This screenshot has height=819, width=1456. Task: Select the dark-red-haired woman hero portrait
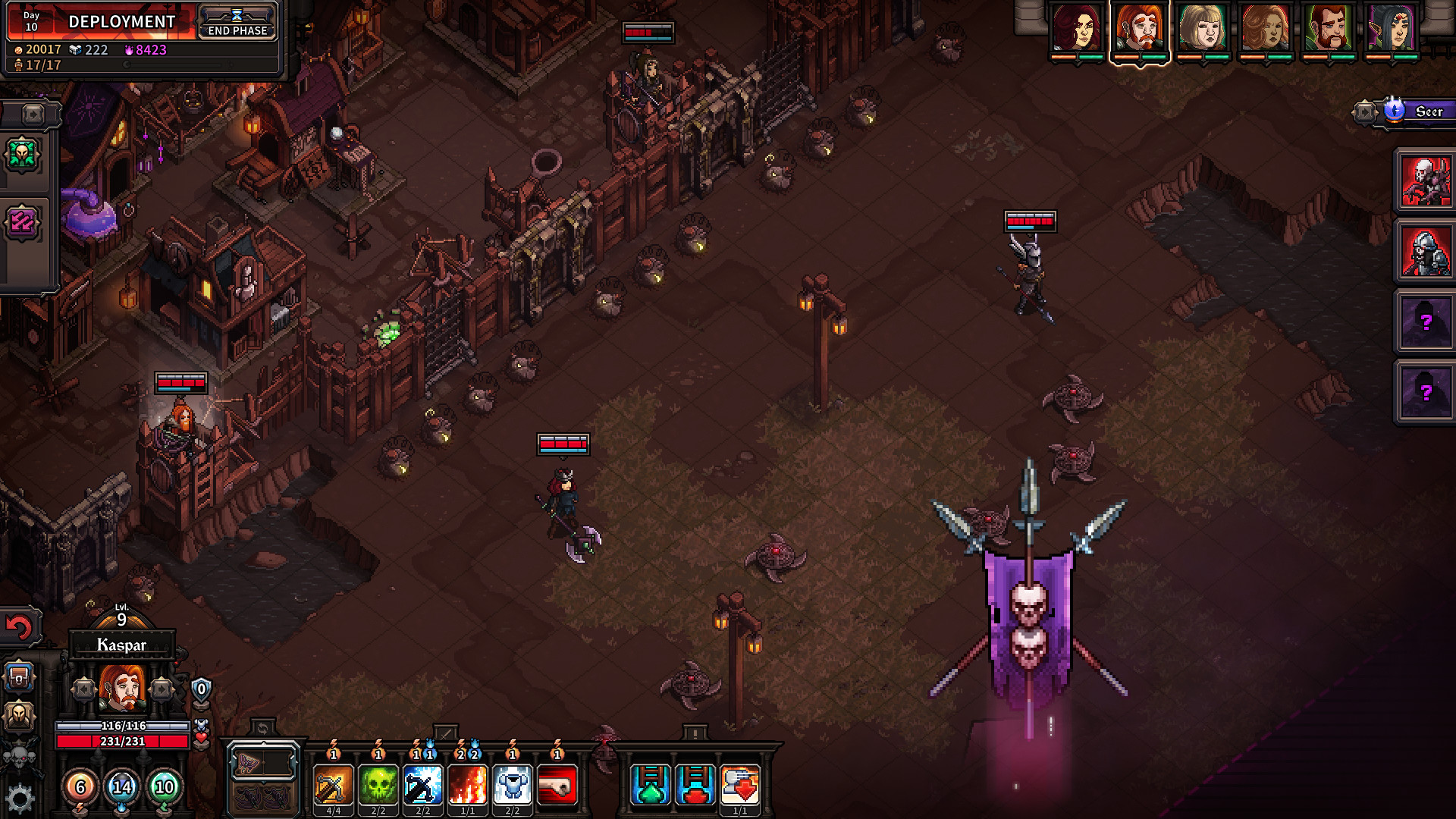1076,29
